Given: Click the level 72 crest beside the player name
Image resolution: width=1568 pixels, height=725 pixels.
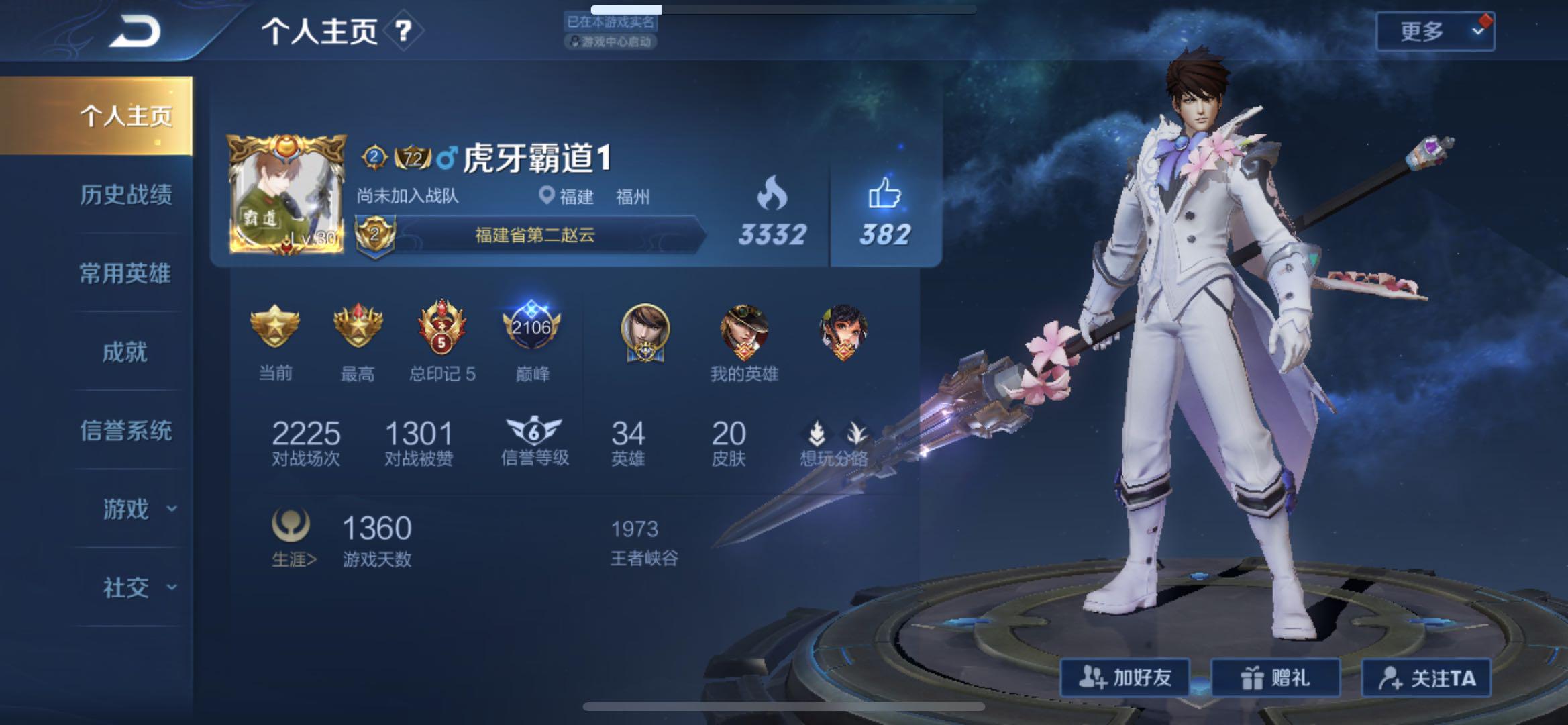Looking at the screenshot, I should (413, 156).
